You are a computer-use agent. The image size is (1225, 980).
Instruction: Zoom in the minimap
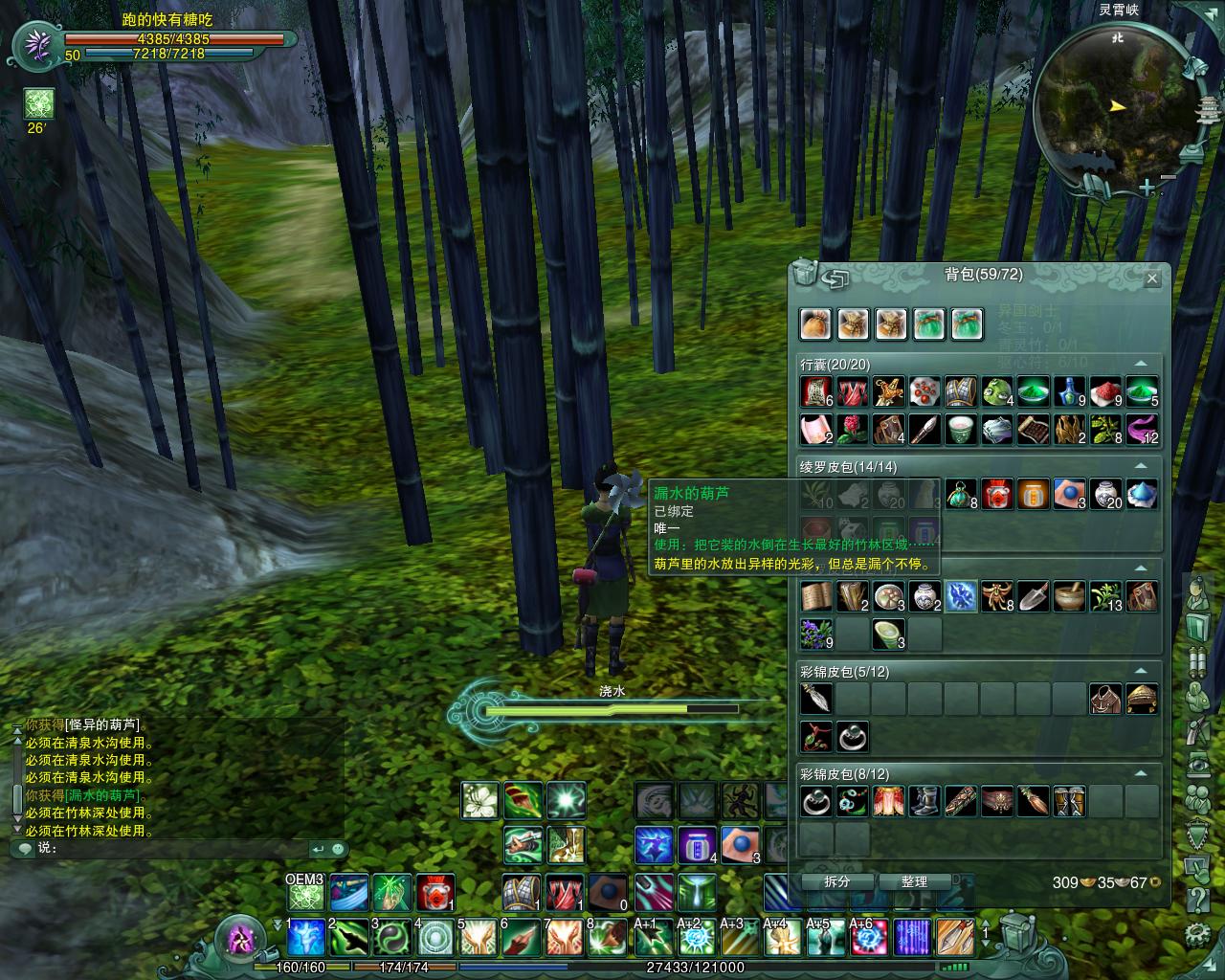pyautogui.click(x=1147, y=189)
